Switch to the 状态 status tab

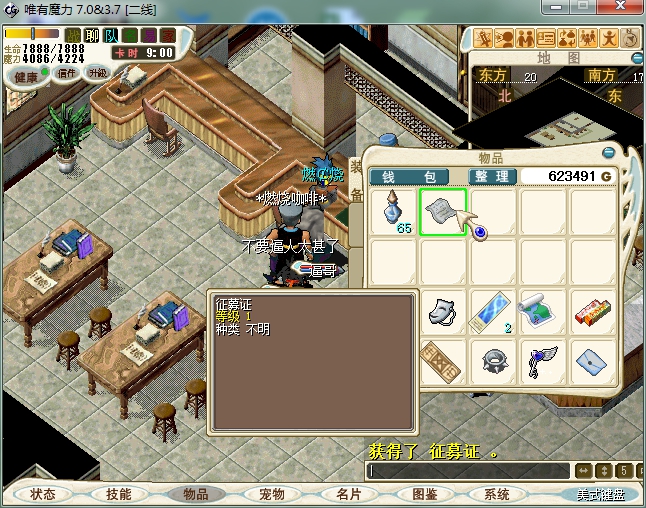click(43, 494)
